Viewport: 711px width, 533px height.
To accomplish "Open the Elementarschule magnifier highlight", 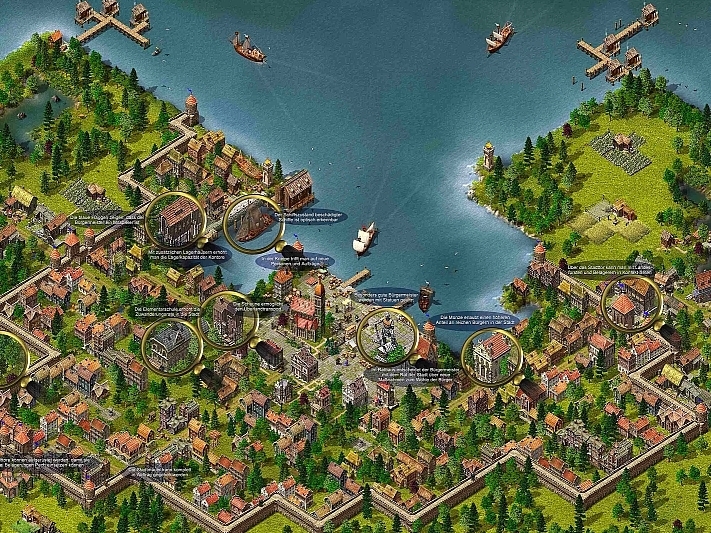I will (x=171, y=343).
